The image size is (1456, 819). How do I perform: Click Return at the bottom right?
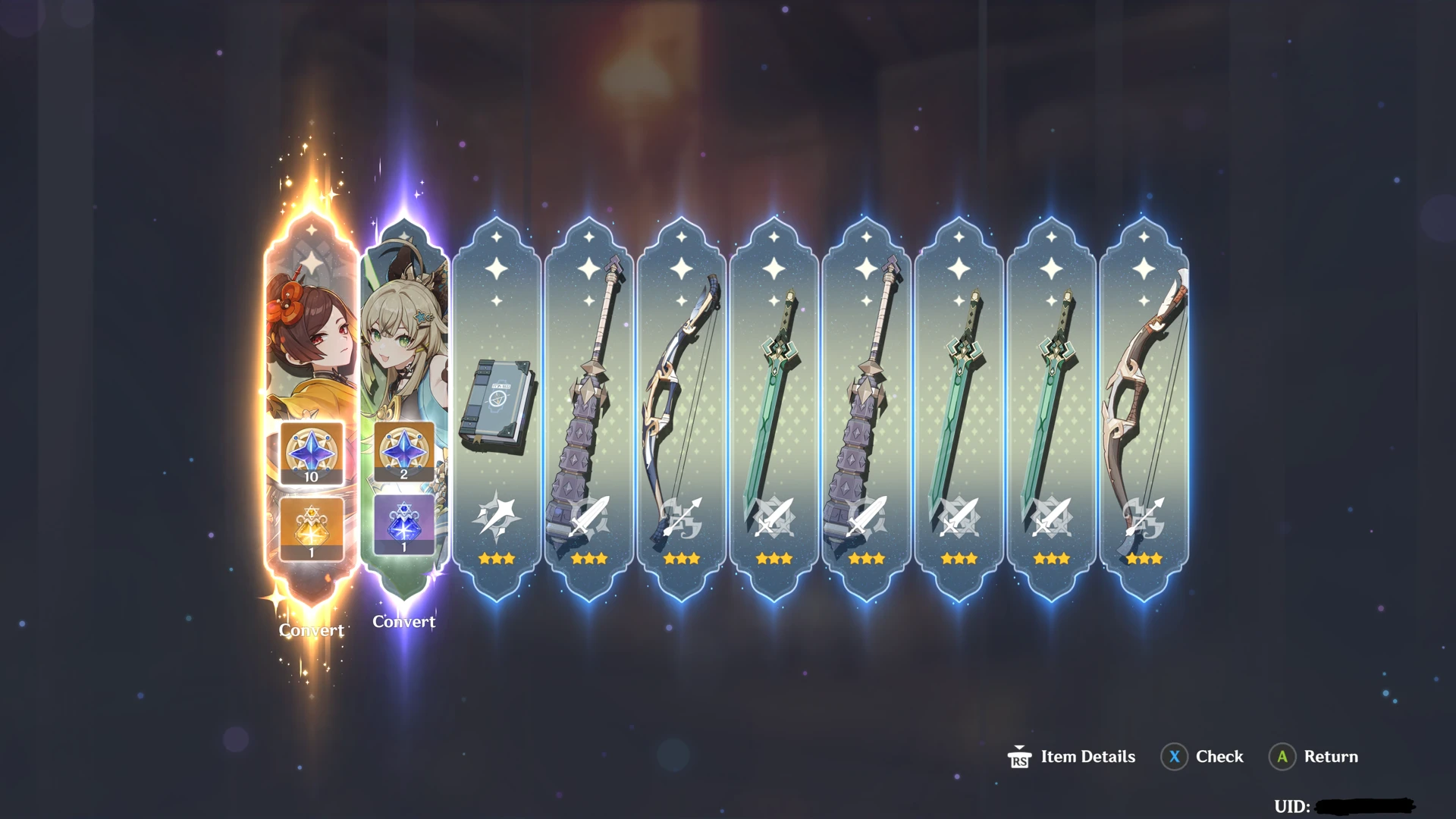coord(1329,756)
